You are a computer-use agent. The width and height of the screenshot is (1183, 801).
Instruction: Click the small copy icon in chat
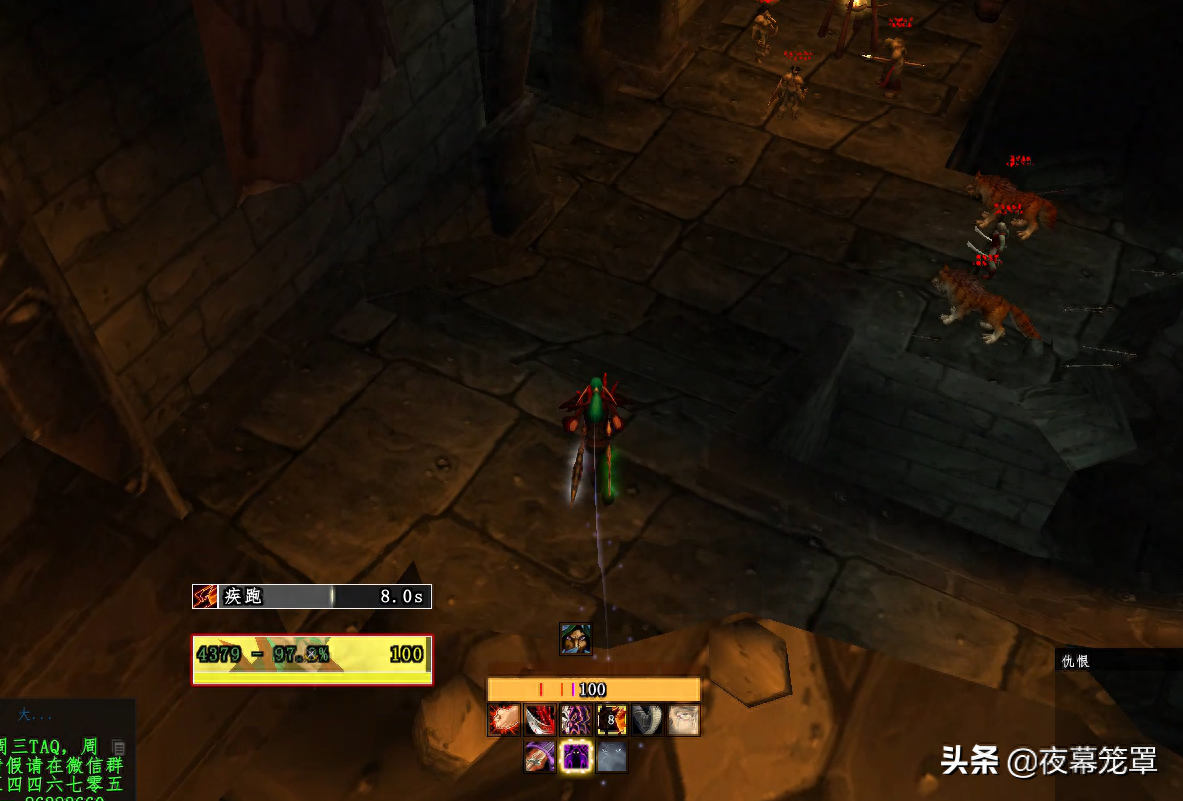[x=118, y=746]
